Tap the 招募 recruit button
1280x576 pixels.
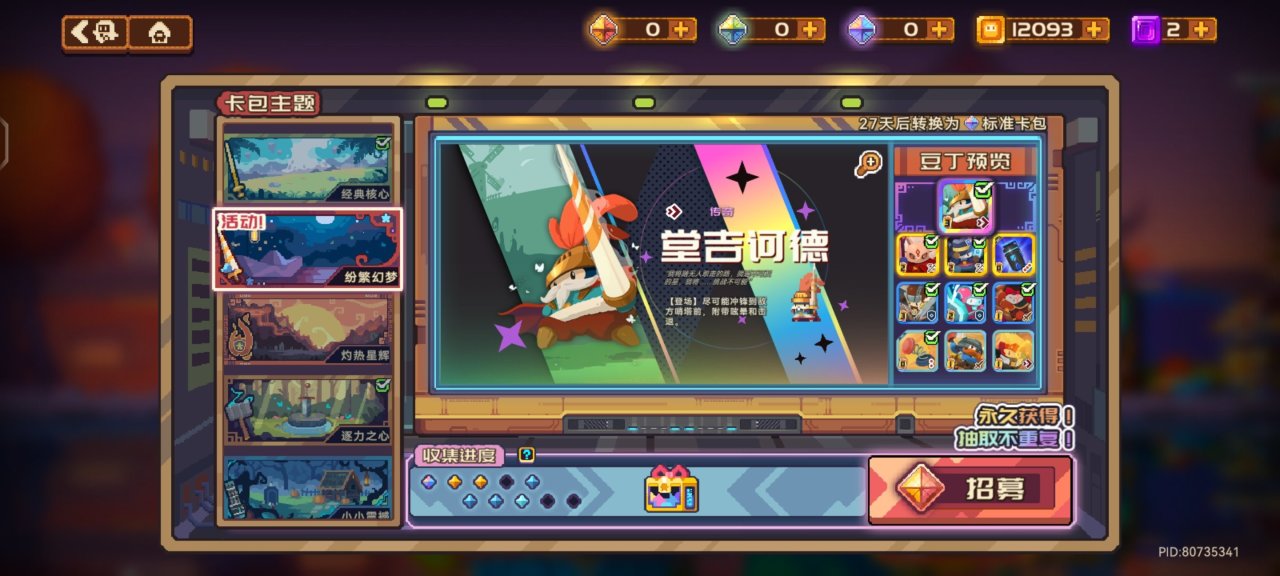[970, 489]
